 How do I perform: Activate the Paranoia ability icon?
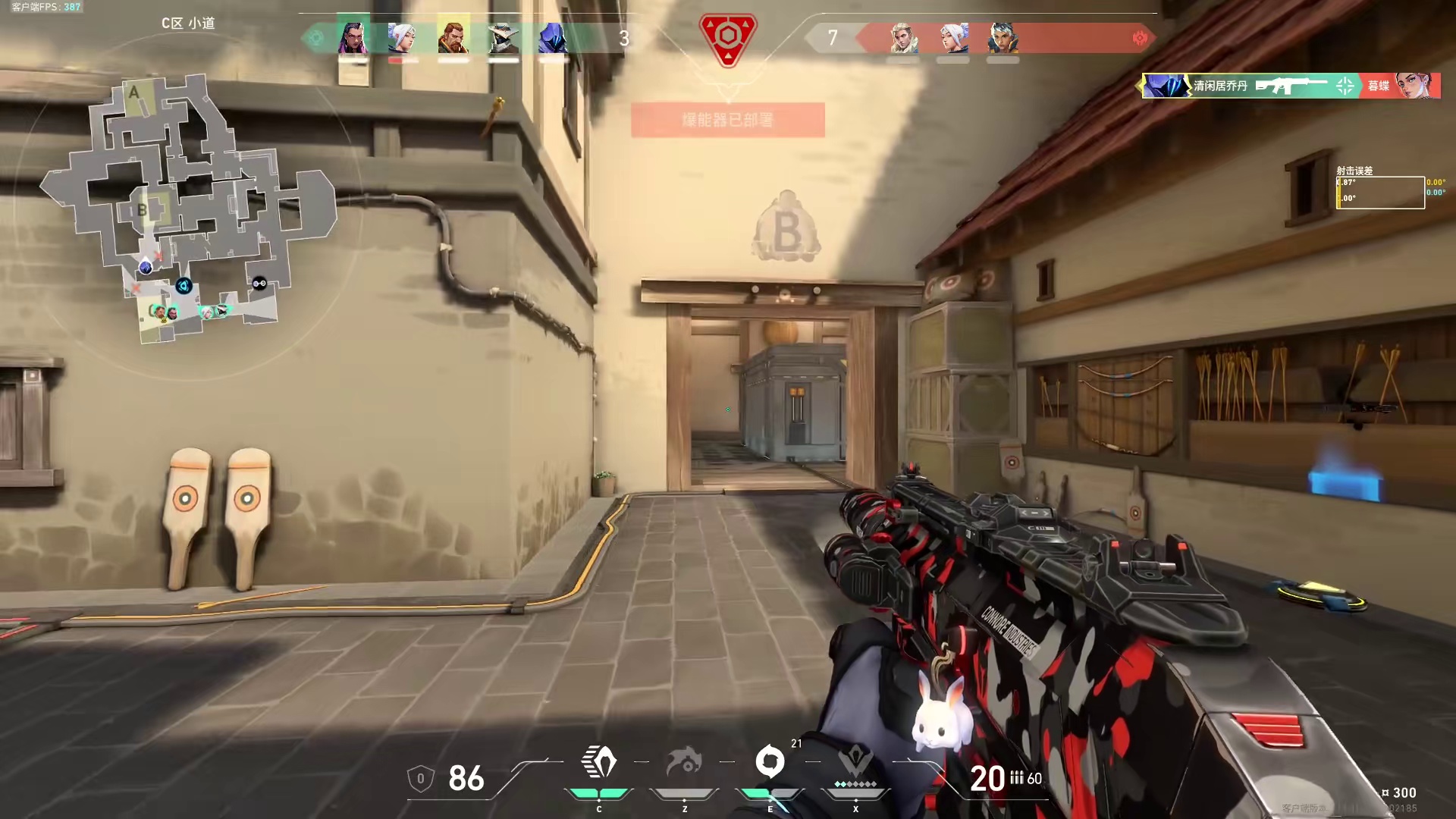pyautogui.click(x=685, y=763)
